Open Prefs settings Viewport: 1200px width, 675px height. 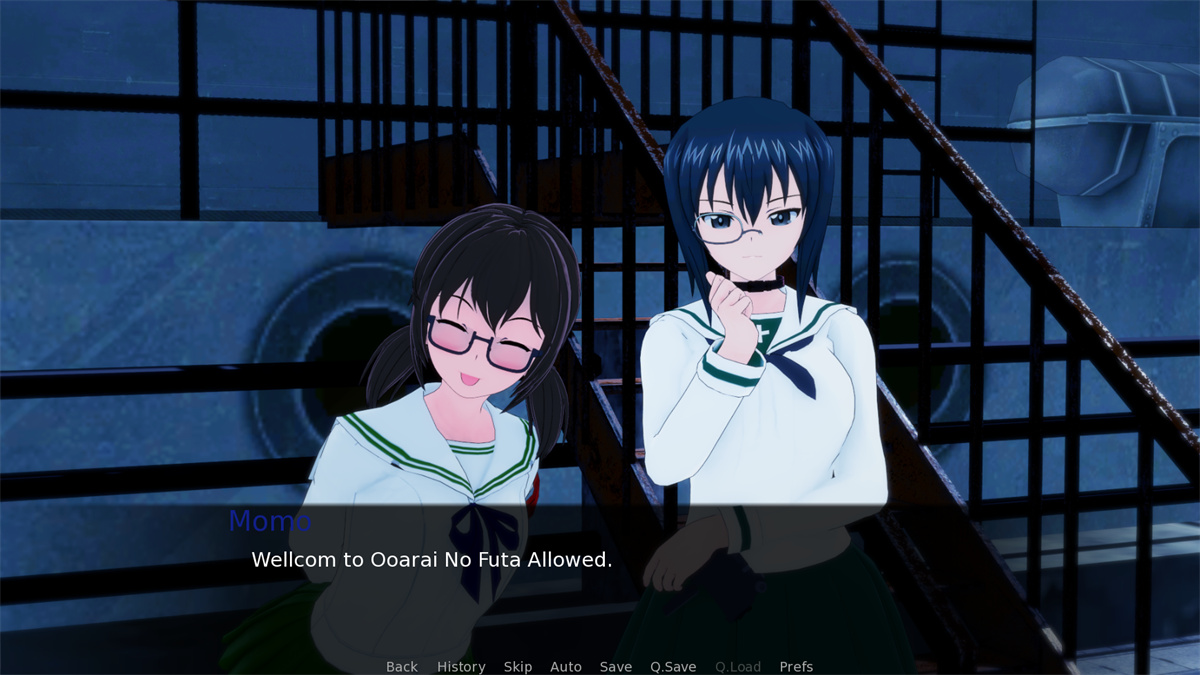pyautogui.click(x=796, y=667)
